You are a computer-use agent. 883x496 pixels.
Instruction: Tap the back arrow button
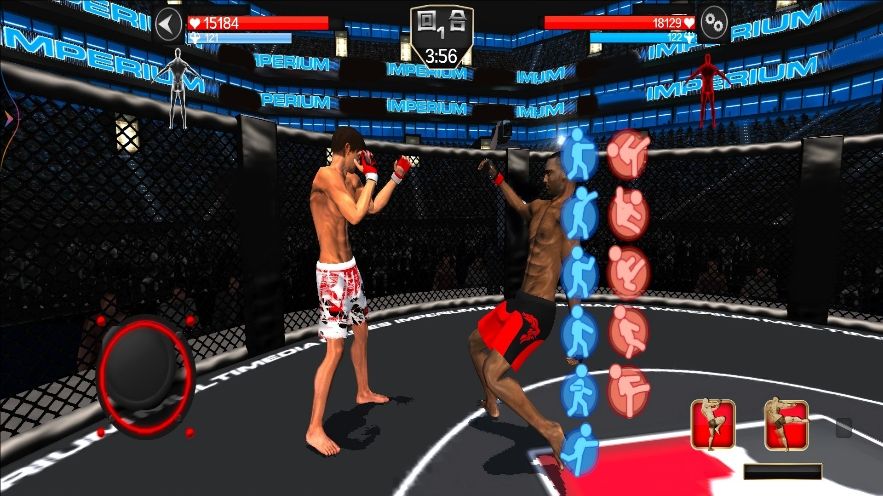[x=168, y=24]
